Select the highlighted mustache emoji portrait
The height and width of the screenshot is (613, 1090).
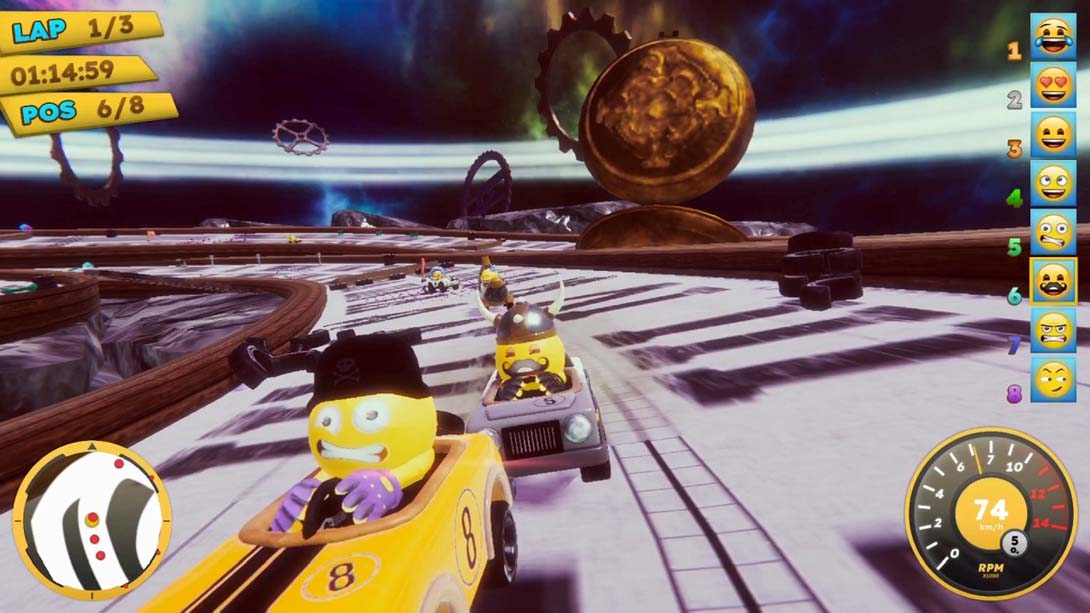pyautogui.click(x=1053, y=282)
